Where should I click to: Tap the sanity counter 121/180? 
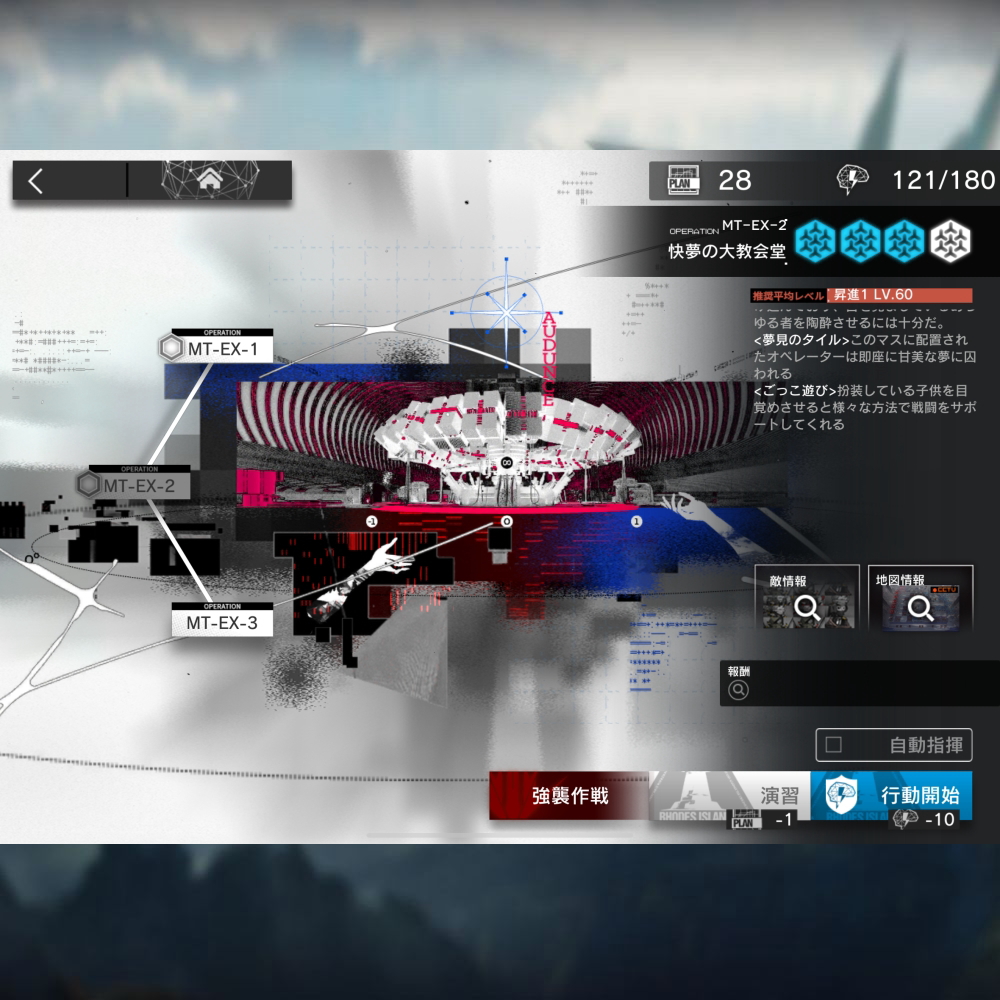[x=916, y=180]
